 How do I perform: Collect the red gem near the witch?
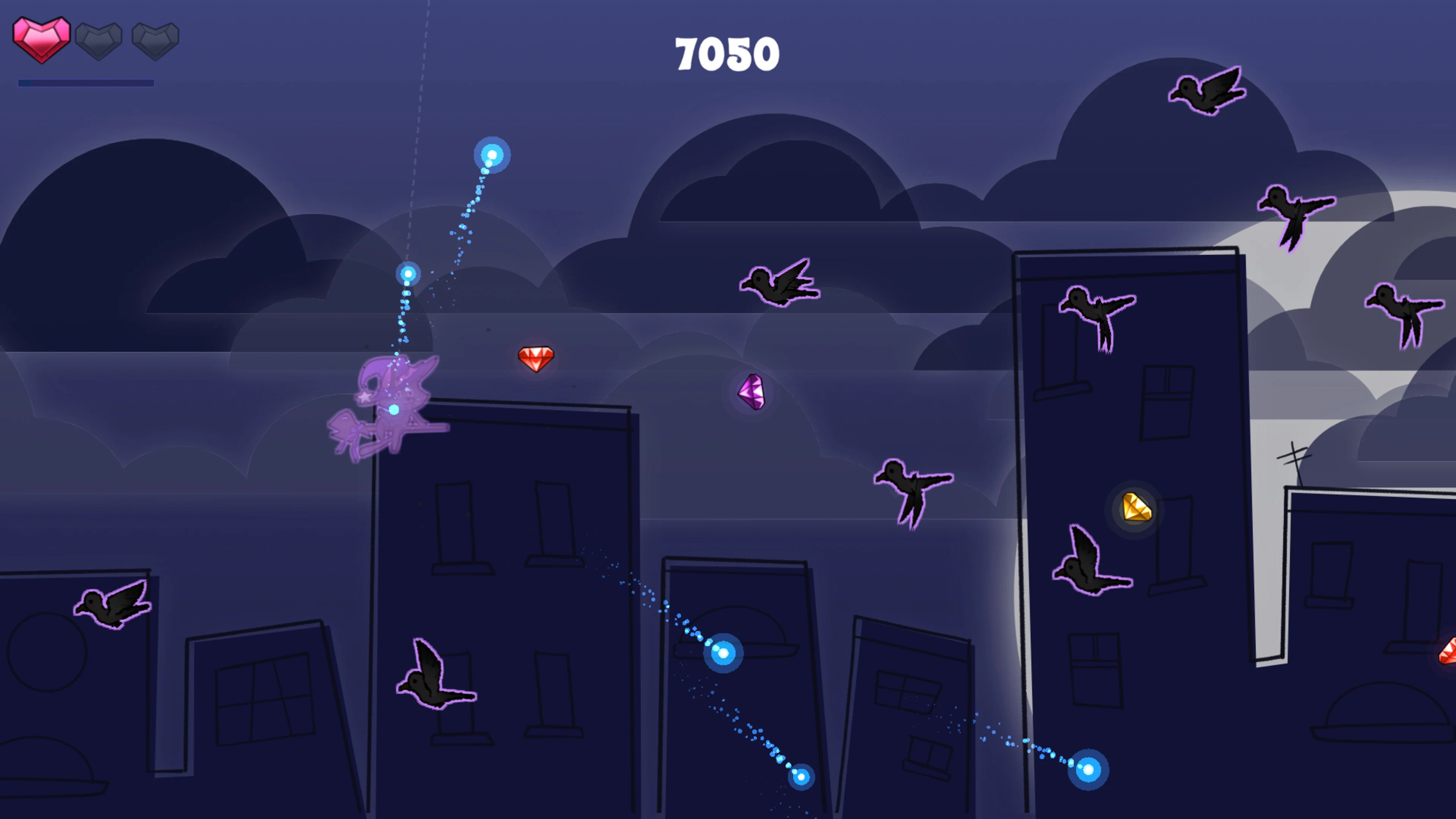coord(537,358)
